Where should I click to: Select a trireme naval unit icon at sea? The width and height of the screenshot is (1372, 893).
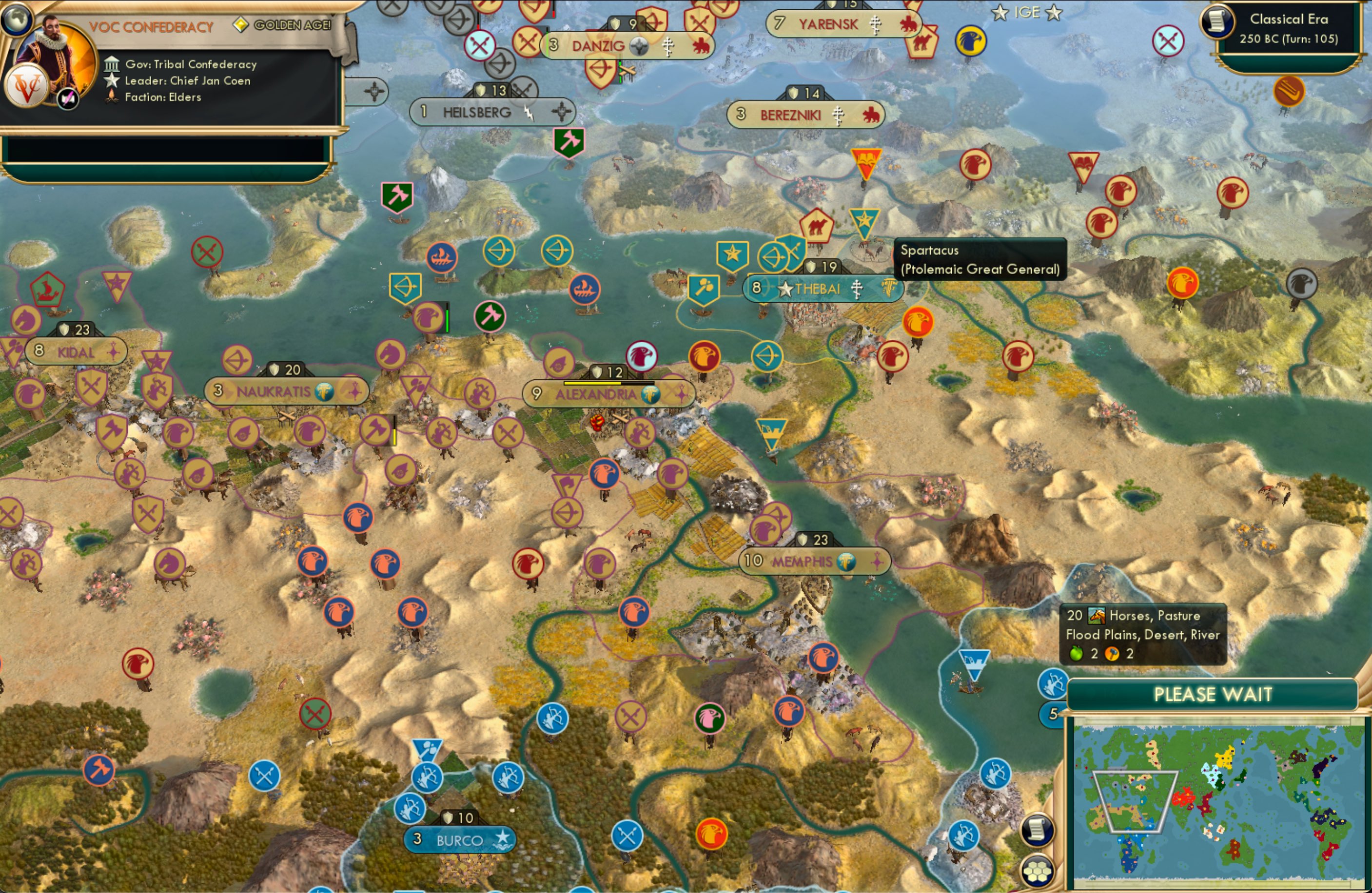442,258
